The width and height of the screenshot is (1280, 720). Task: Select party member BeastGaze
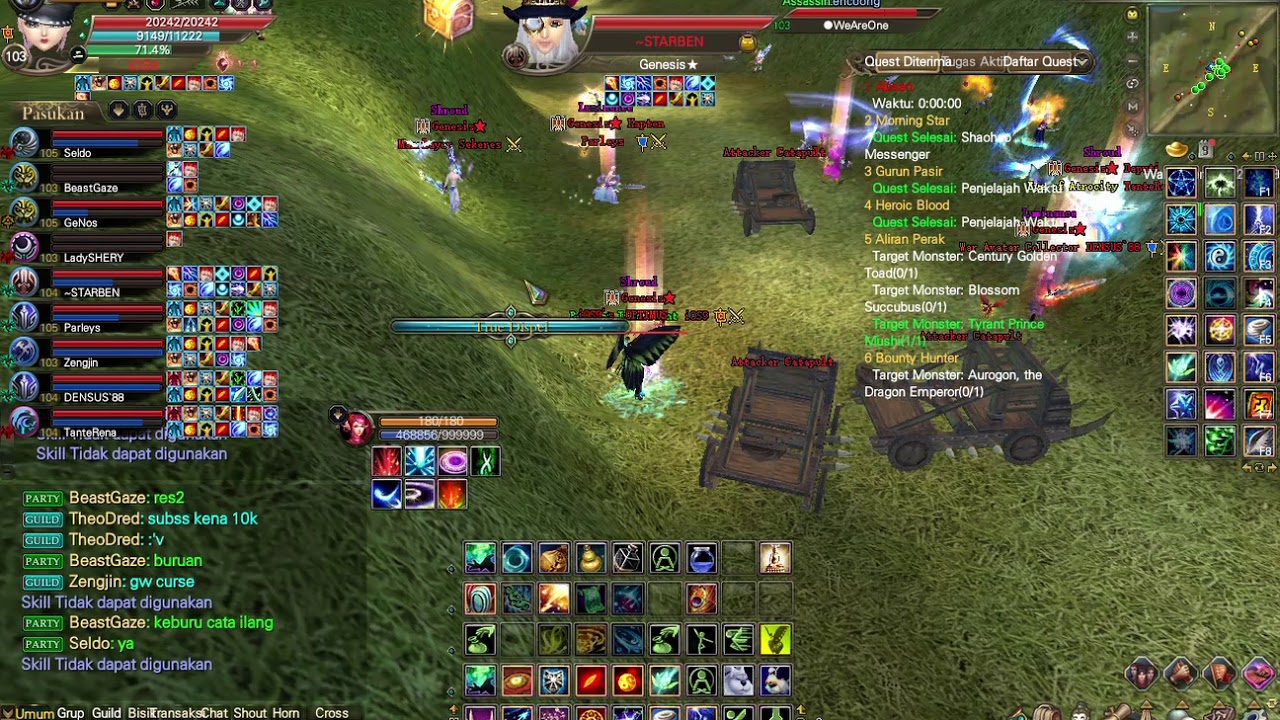(90, 188)
